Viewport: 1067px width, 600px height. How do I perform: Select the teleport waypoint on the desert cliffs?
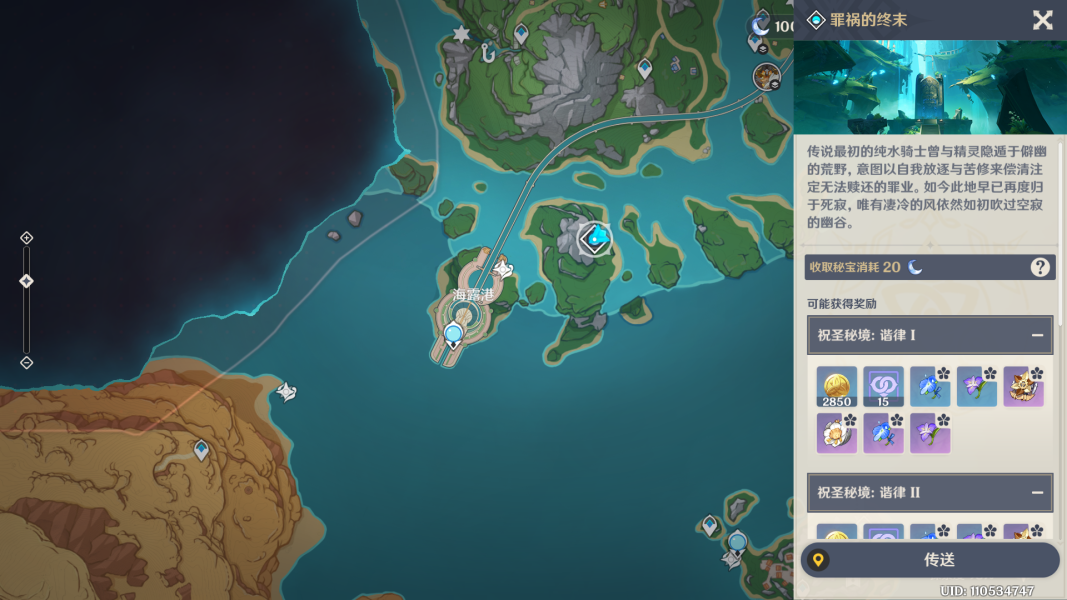coord(201,450)
